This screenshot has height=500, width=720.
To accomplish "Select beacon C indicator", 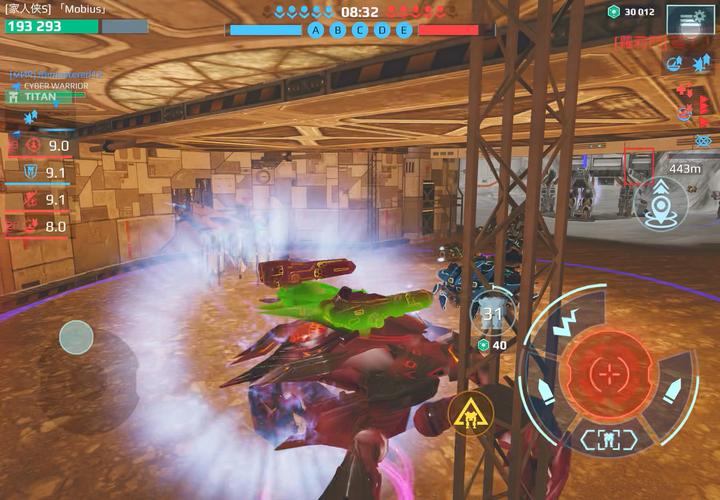I will point(361,30).
